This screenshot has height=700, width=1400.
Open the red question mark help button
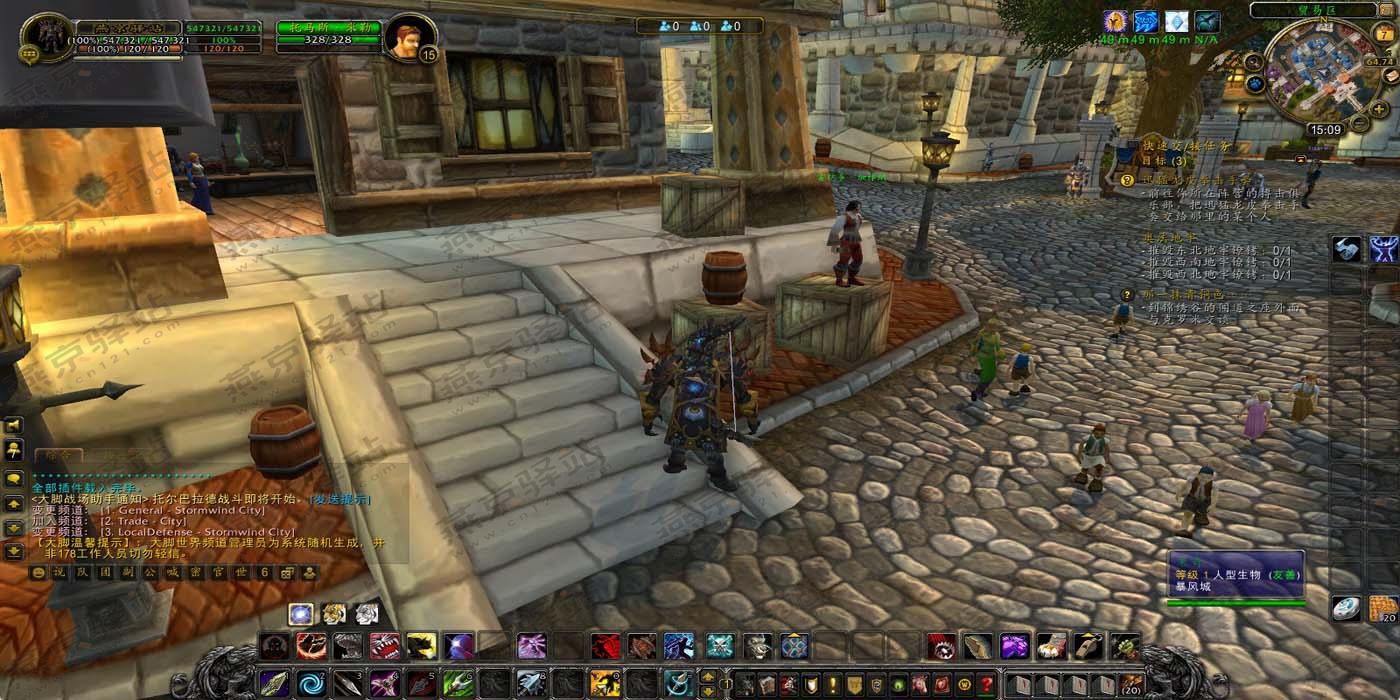tap(986, 684)
